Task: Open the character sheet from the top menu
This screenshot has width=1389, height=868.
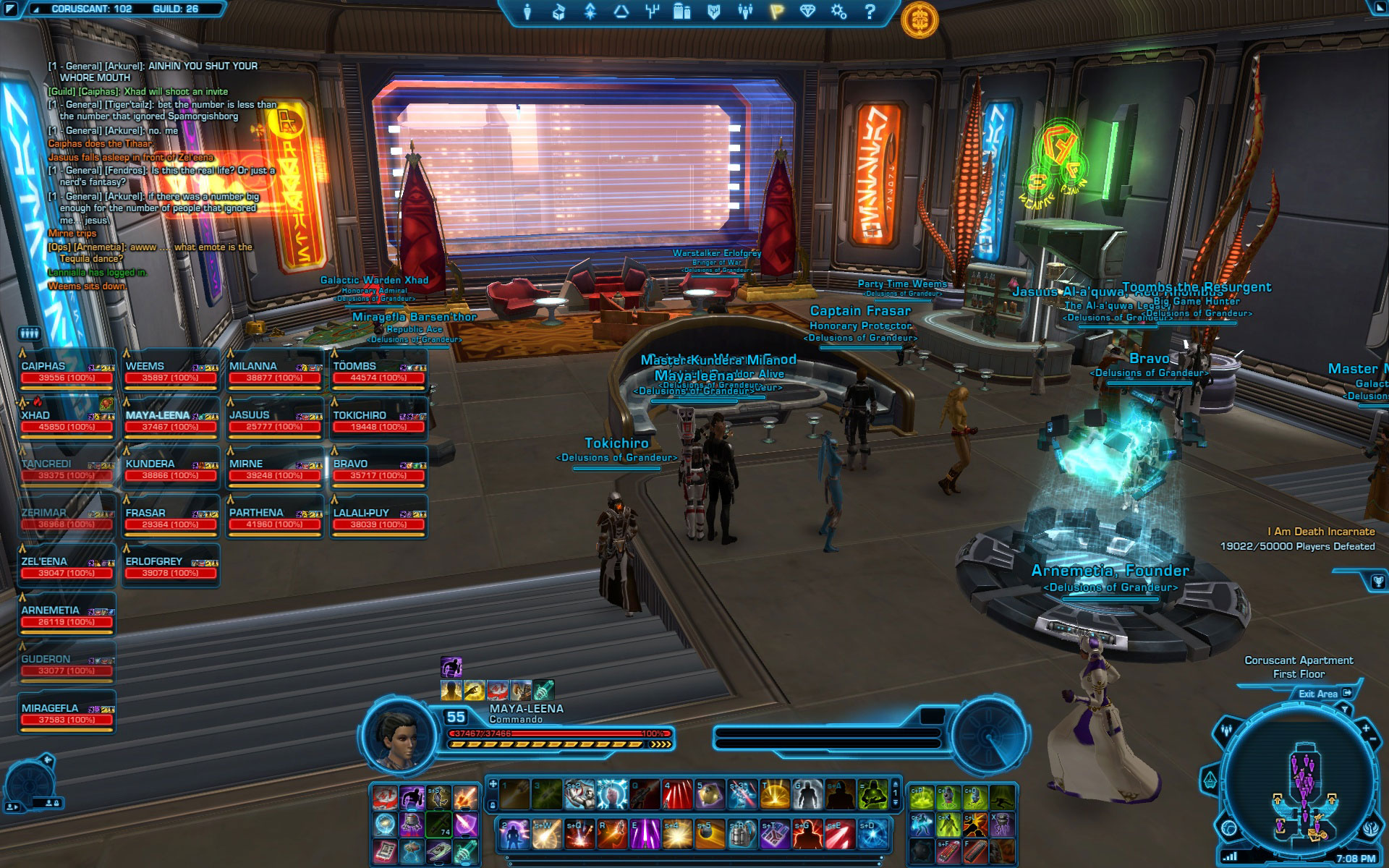Action: point(527,12)
